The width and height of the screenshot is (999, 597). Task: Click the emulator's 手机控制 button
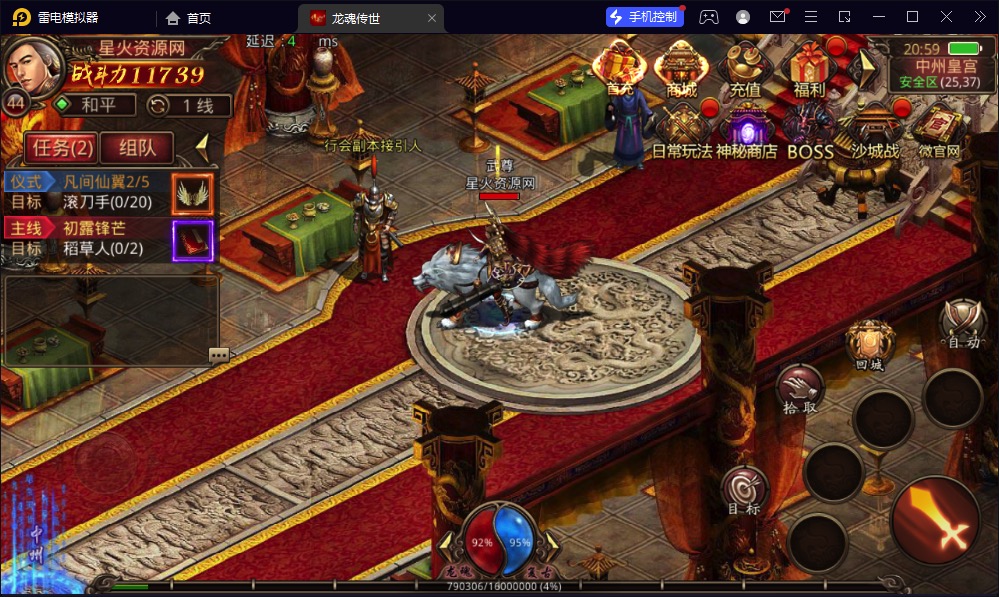pyautogui.click(x=645, y=17)
